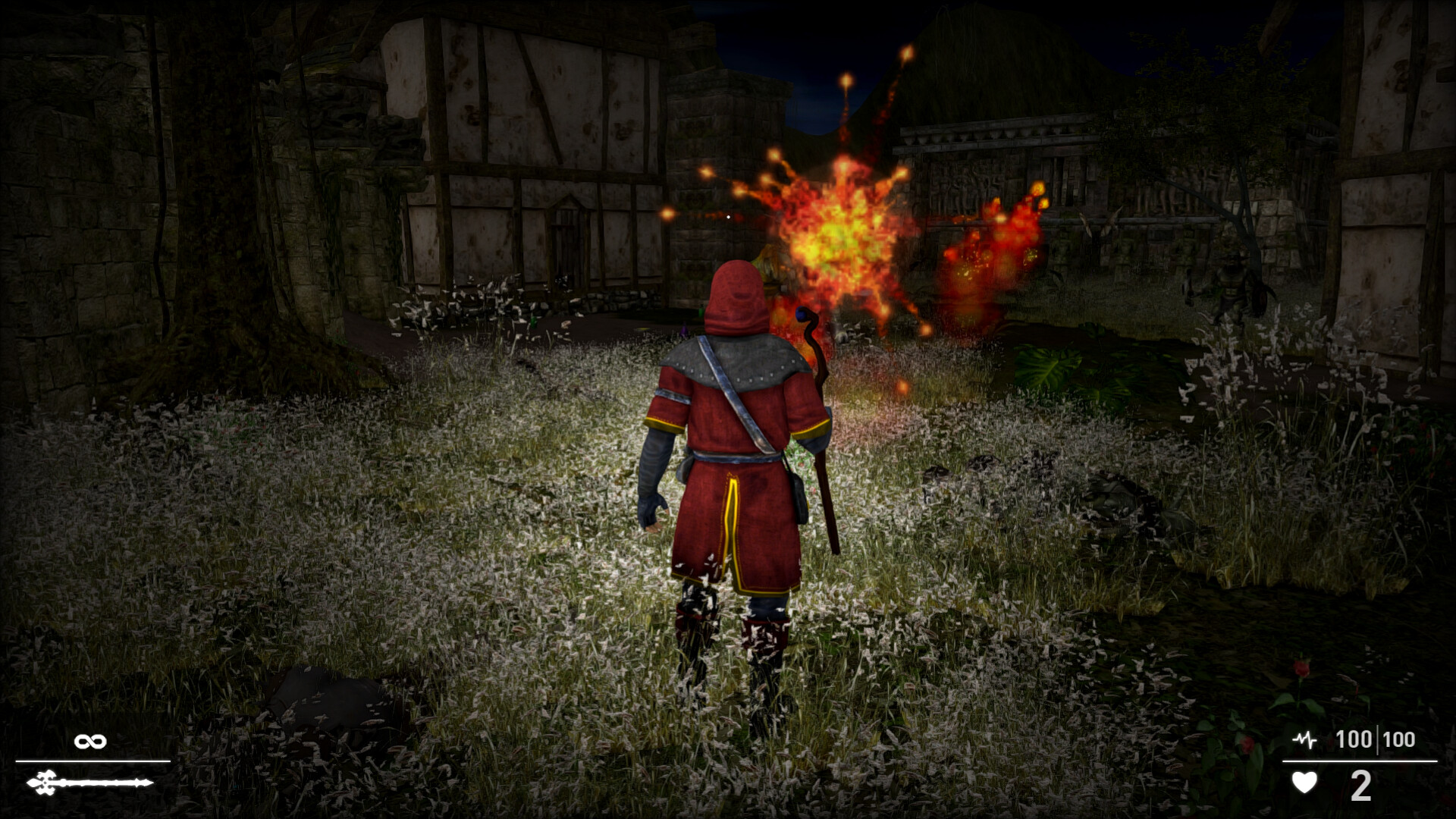Click the heartbeat health icon
The height and width of the screenshot is (819, 1456).
(1305, 739)
